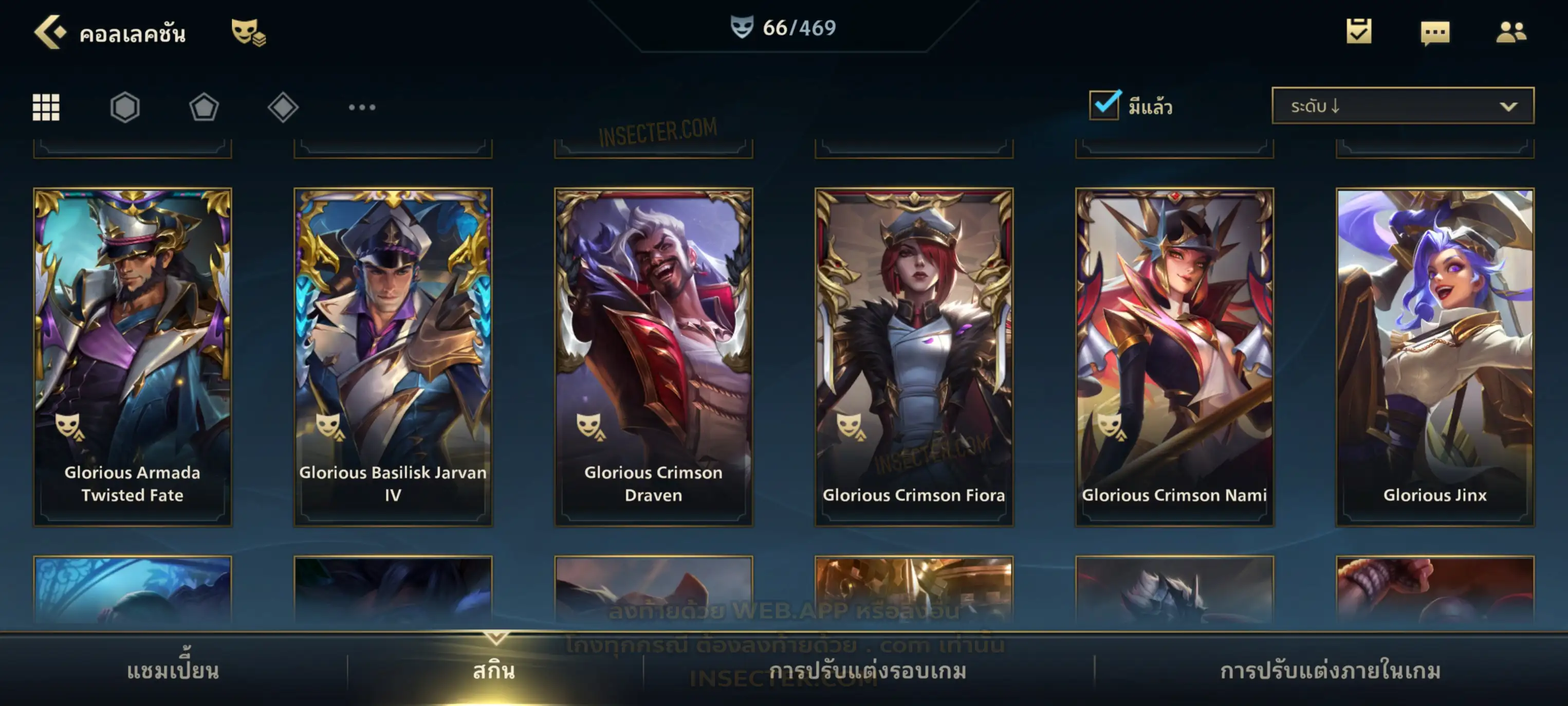The height and width of the screenshot is (706, 1568).
Task: Select the grid view filter
Action: click(x=46, y=107)
